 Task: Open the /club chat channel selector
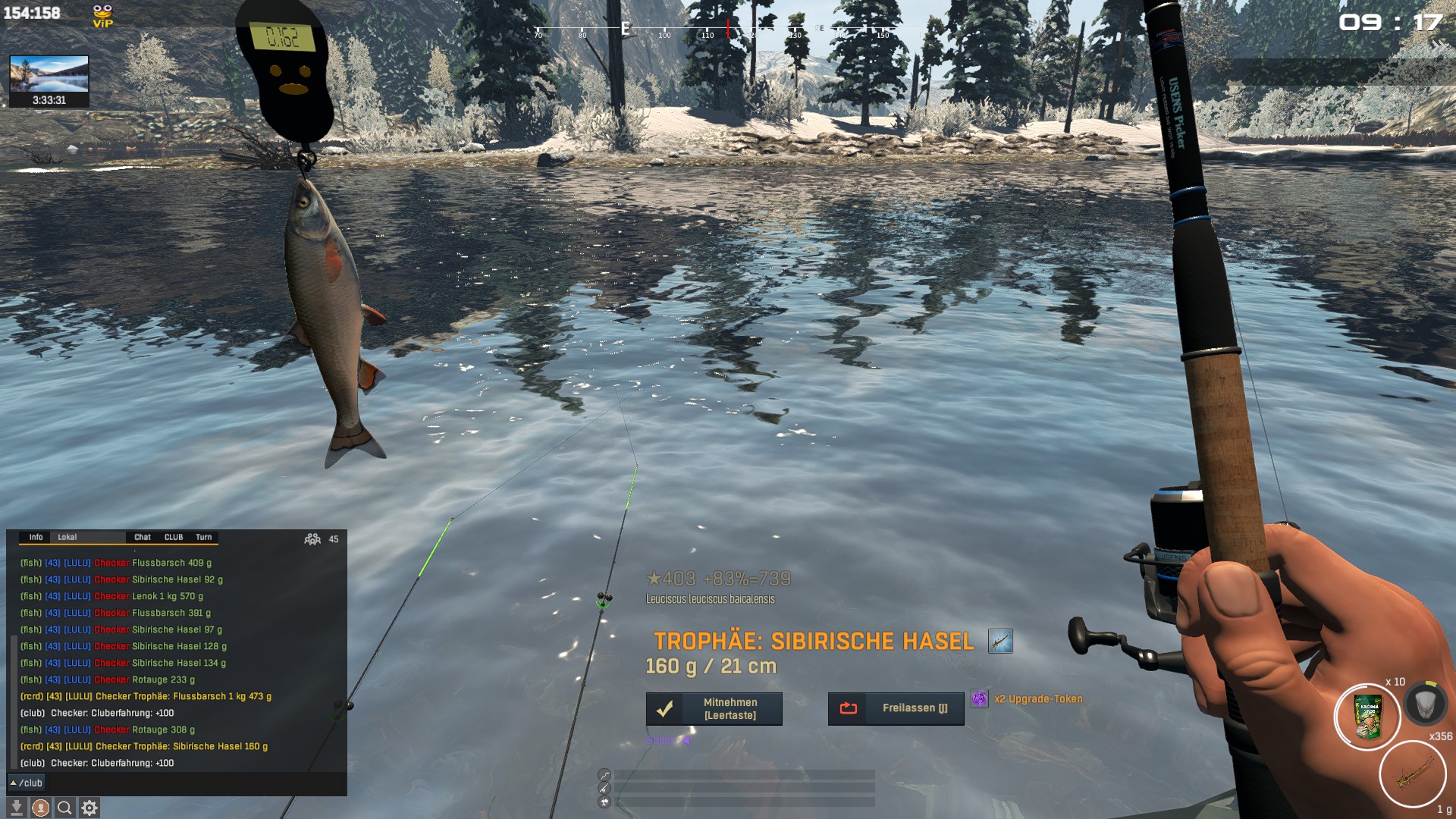tap(27, 783)
